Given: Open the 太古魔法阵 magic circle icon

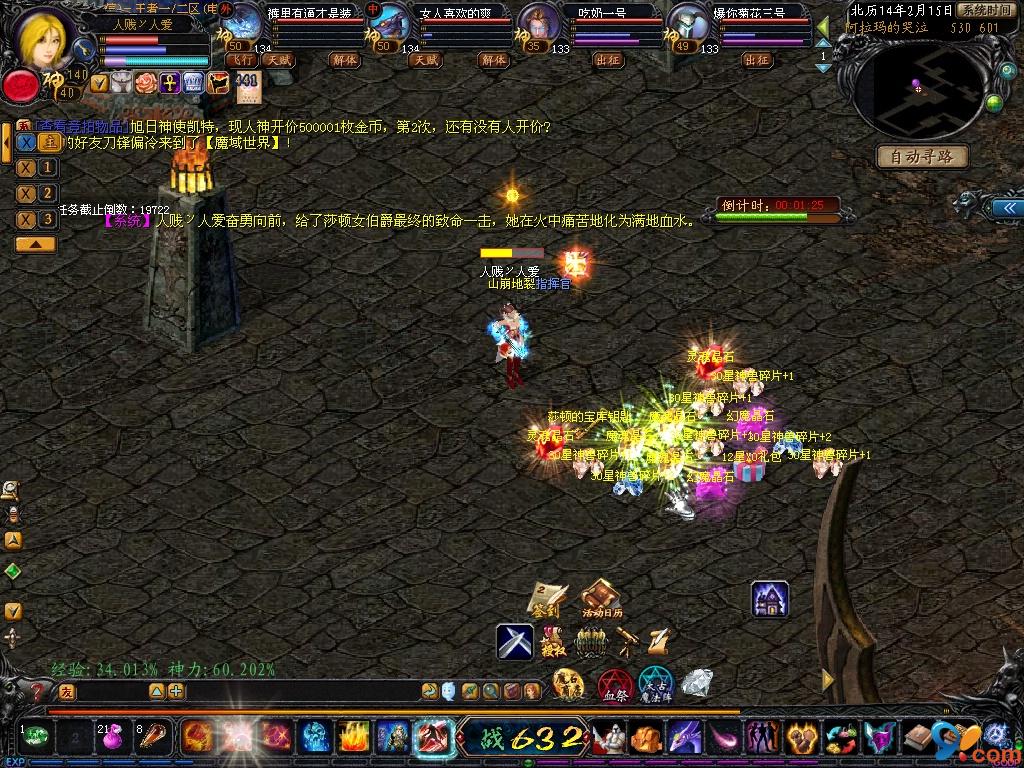Looking at the screenshot, I should 656,686.
